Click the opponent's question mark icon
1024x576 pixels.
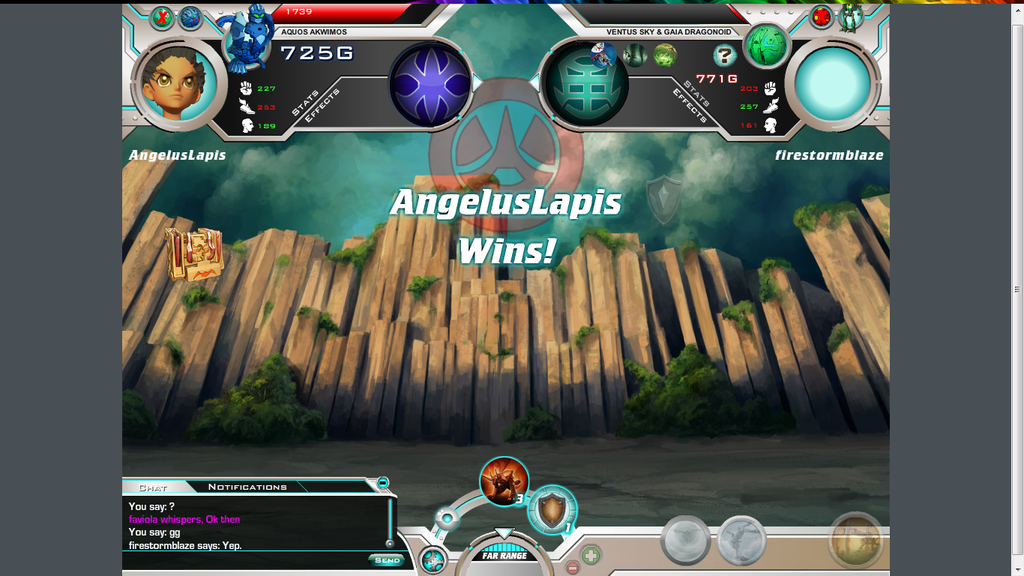click(x=725, y=56)
